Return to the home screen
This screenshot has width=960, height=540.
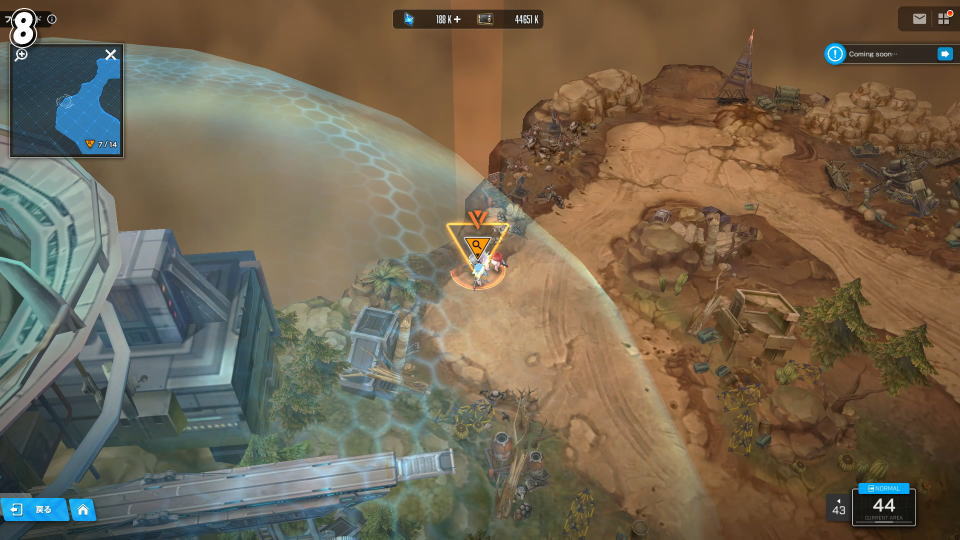pos(83,510)
